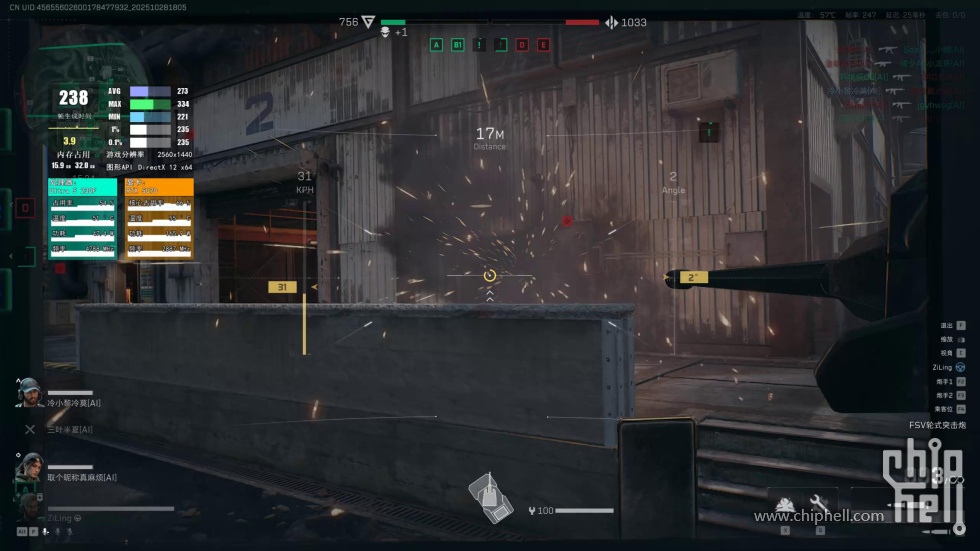Screen dimensions: 980x551
Task: Select red capture point D marker
Action: 522,44
